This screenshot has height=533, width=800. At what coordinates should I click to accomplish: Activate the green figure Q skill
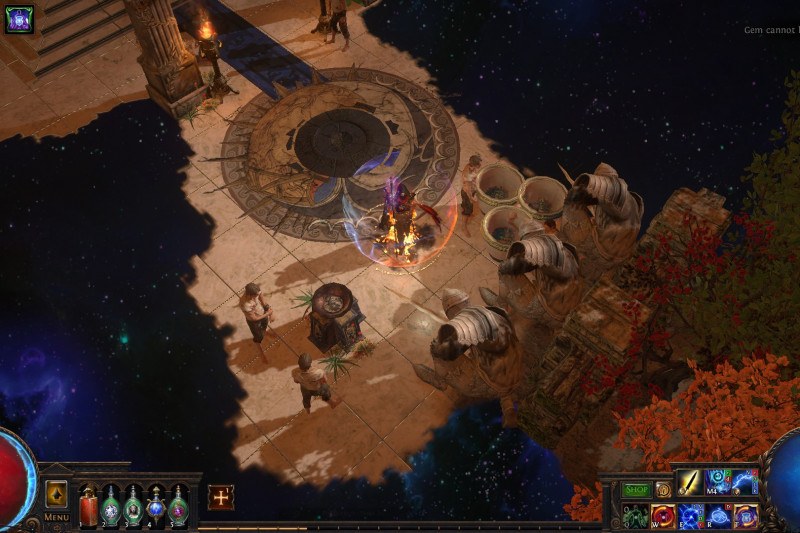tap(636, 516)
